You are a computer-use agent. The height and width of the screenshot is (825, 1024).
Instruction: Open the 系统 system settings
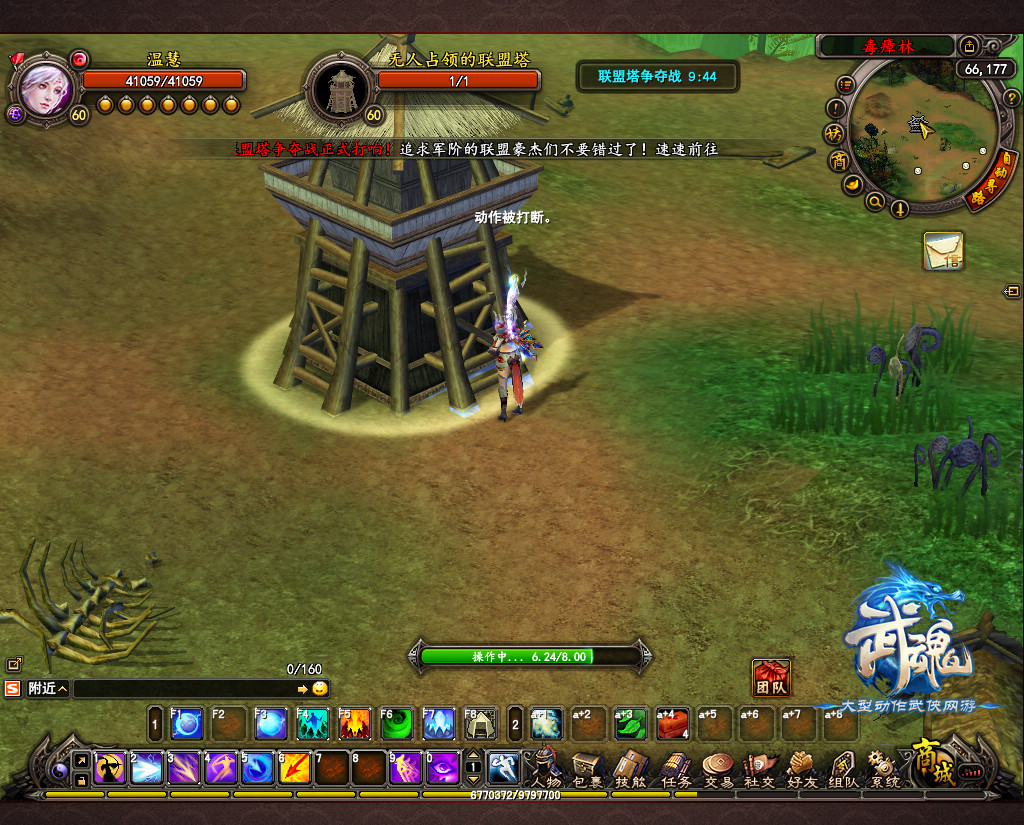[885, 768]
